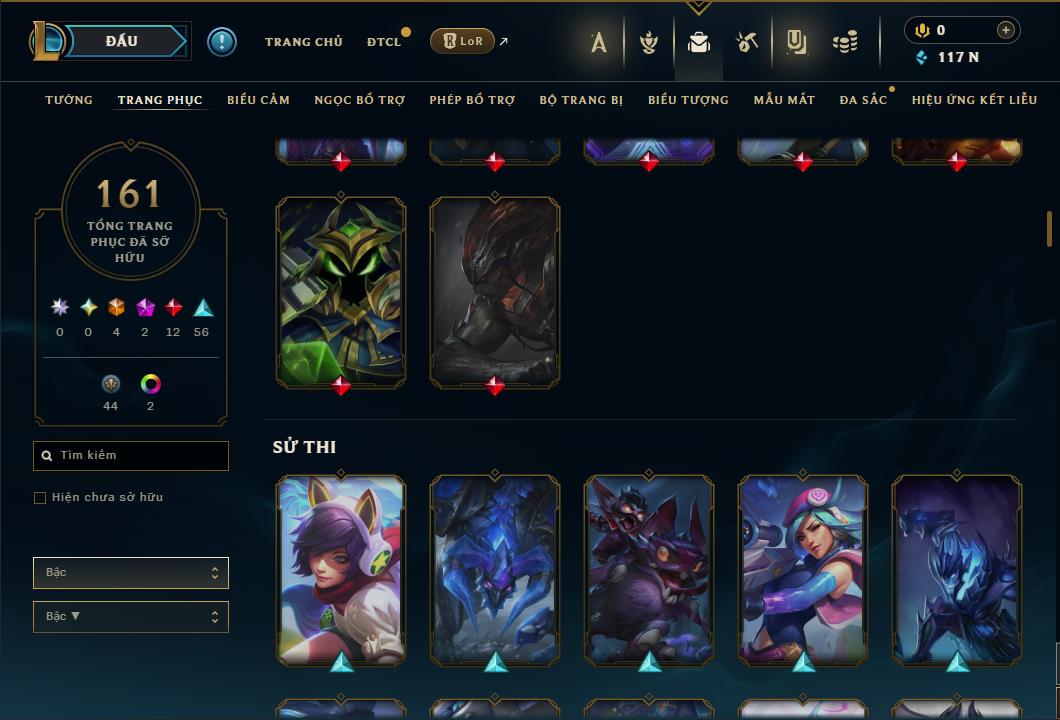Screen dimensions: 1060x720
Task: Go to the ĐTCL game mode
Action: click(x=383, y=42)
